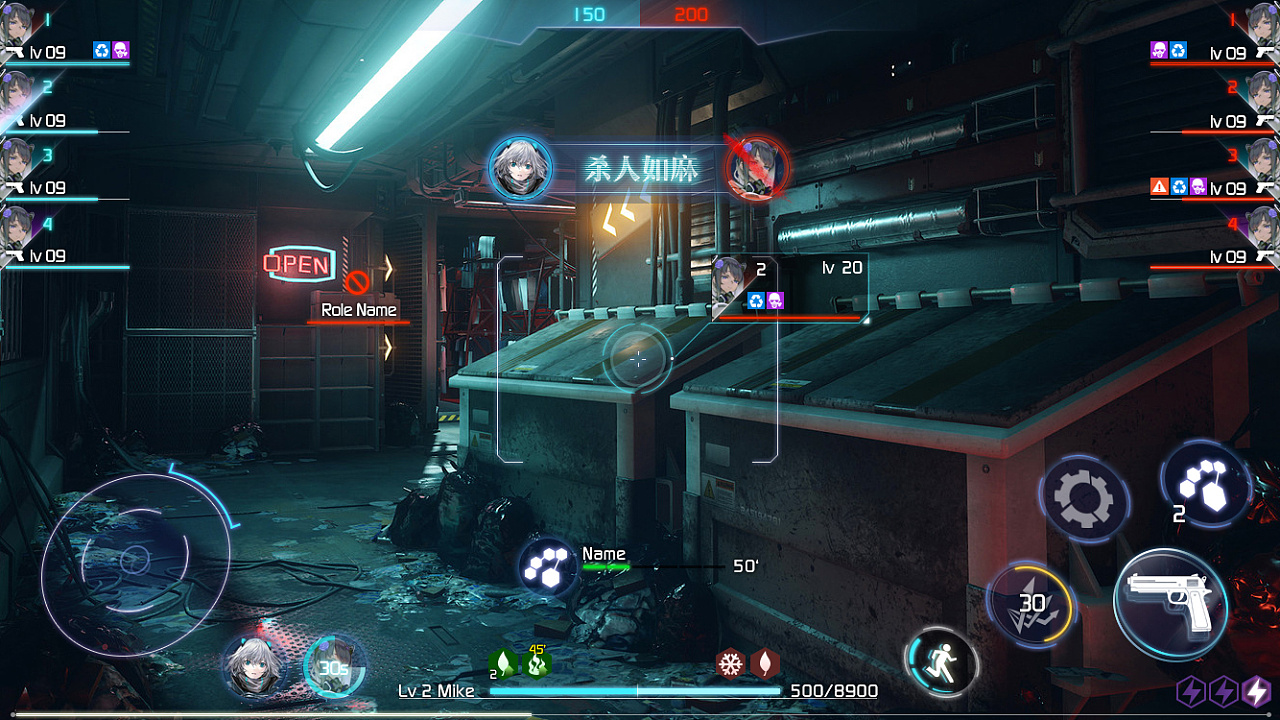Tap the purple lightning energy charge icons
This screenshot has height=720, width=1280.
1224,691
